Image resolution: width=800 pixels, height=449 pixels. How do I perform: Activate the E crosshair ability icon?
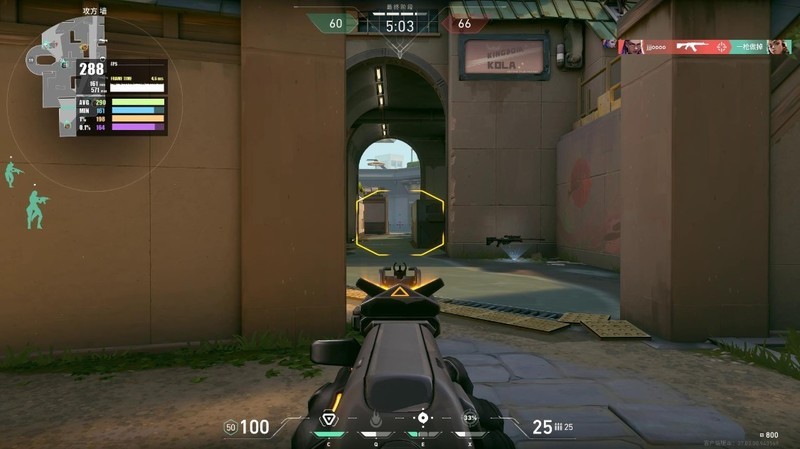[422, 418]
